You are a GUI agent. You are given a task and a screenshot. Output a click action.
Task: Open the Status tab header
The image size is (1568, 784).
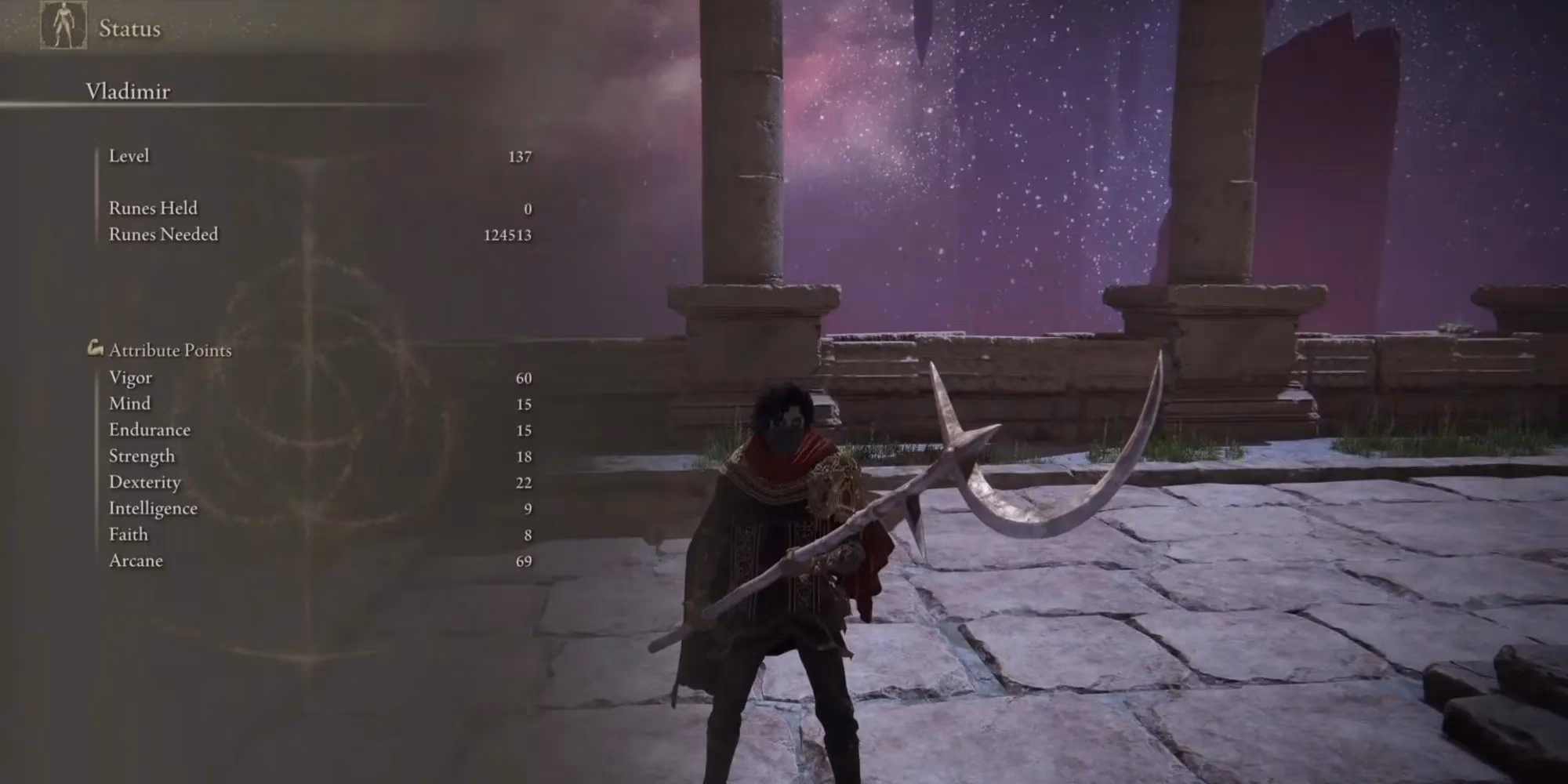[129, 29]
